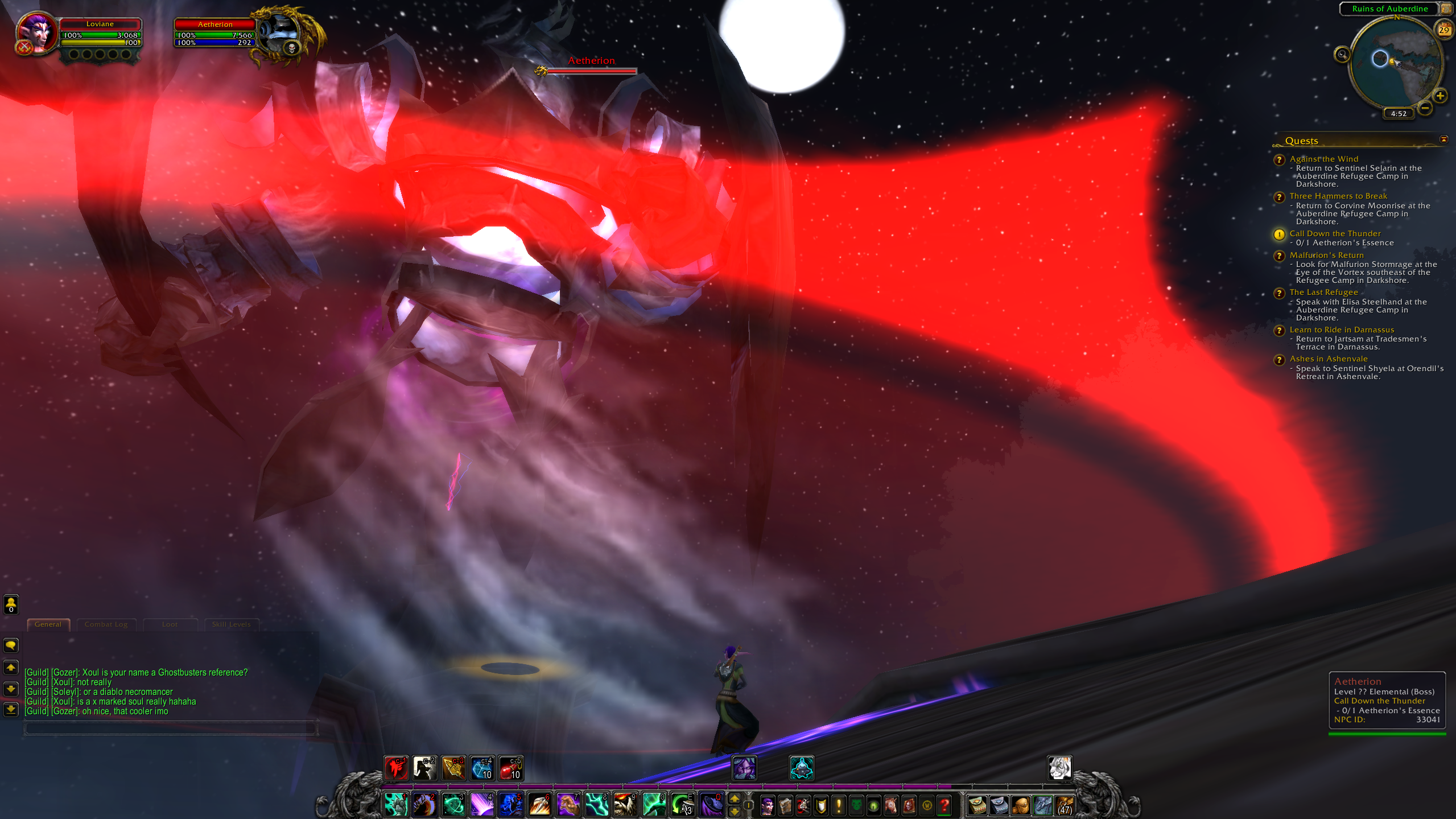This screenshot has height=819, width=1456.
Task: Open the backpack with 47 free slots
Action: pyautogui.click(x=1064, y=805)
